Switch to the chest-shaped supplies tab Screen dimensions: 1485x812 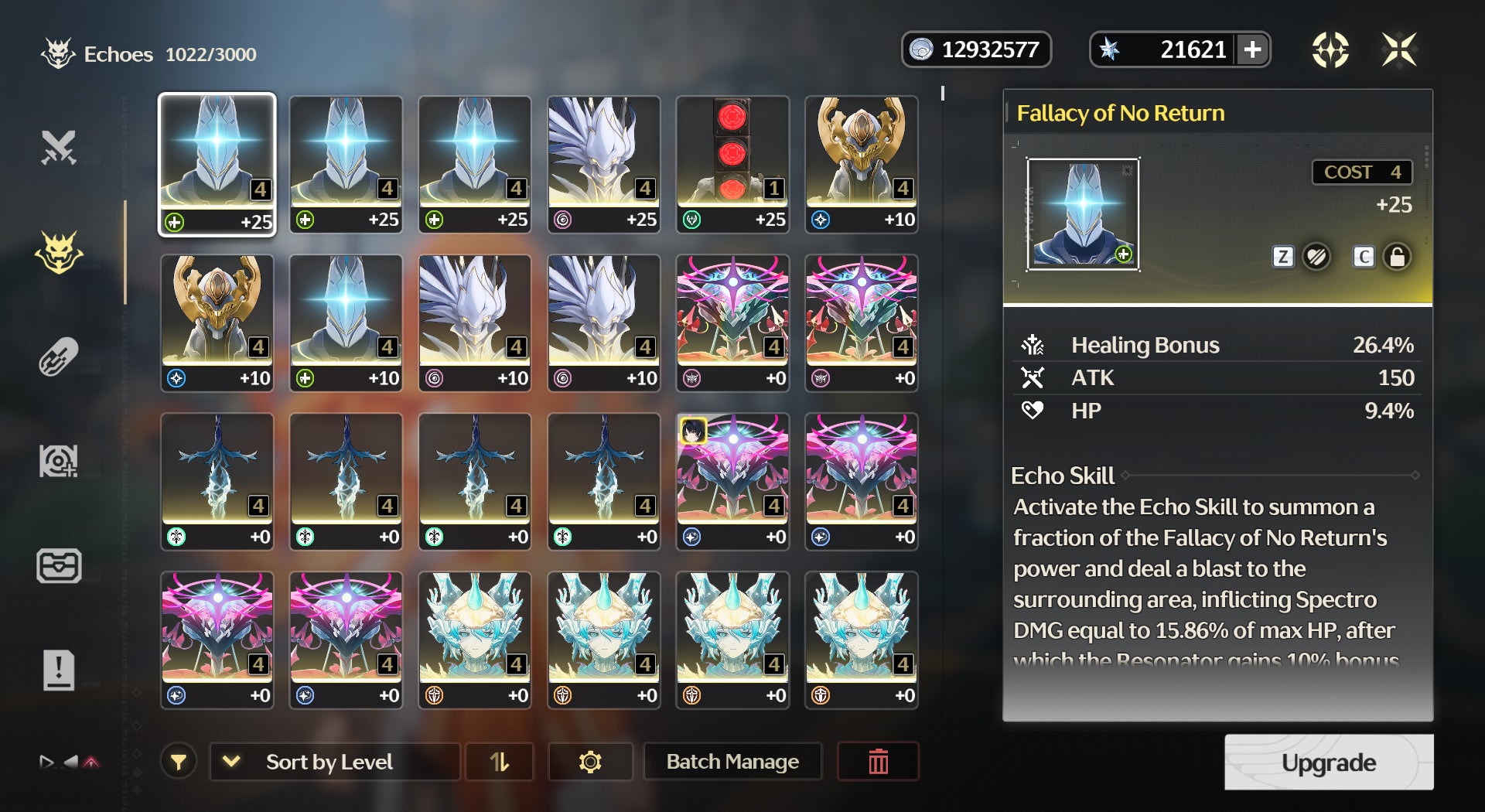[59, 565]
